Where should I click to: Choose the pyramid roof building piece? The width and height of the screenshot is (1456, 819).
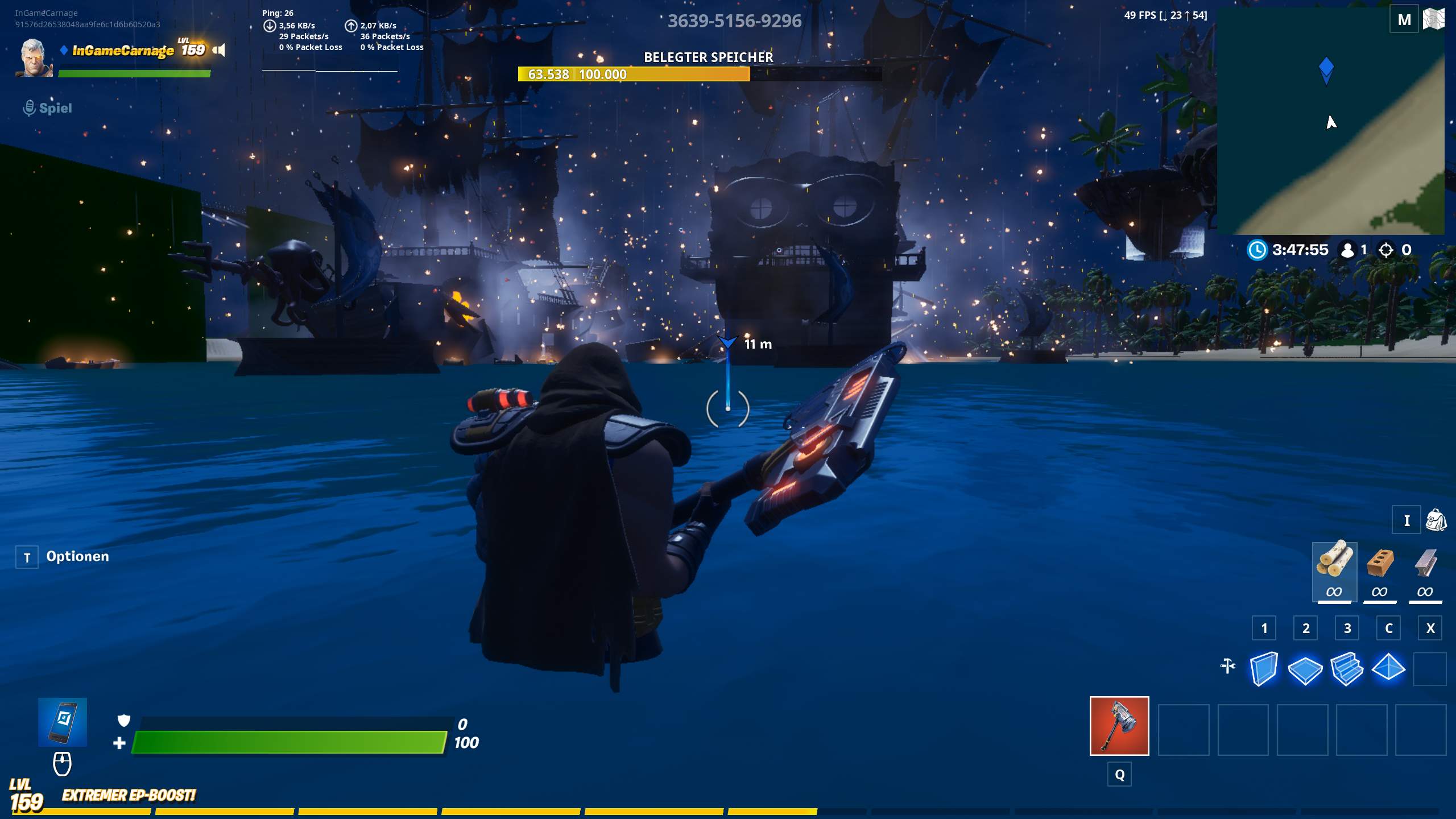[x=1388, y=669]
